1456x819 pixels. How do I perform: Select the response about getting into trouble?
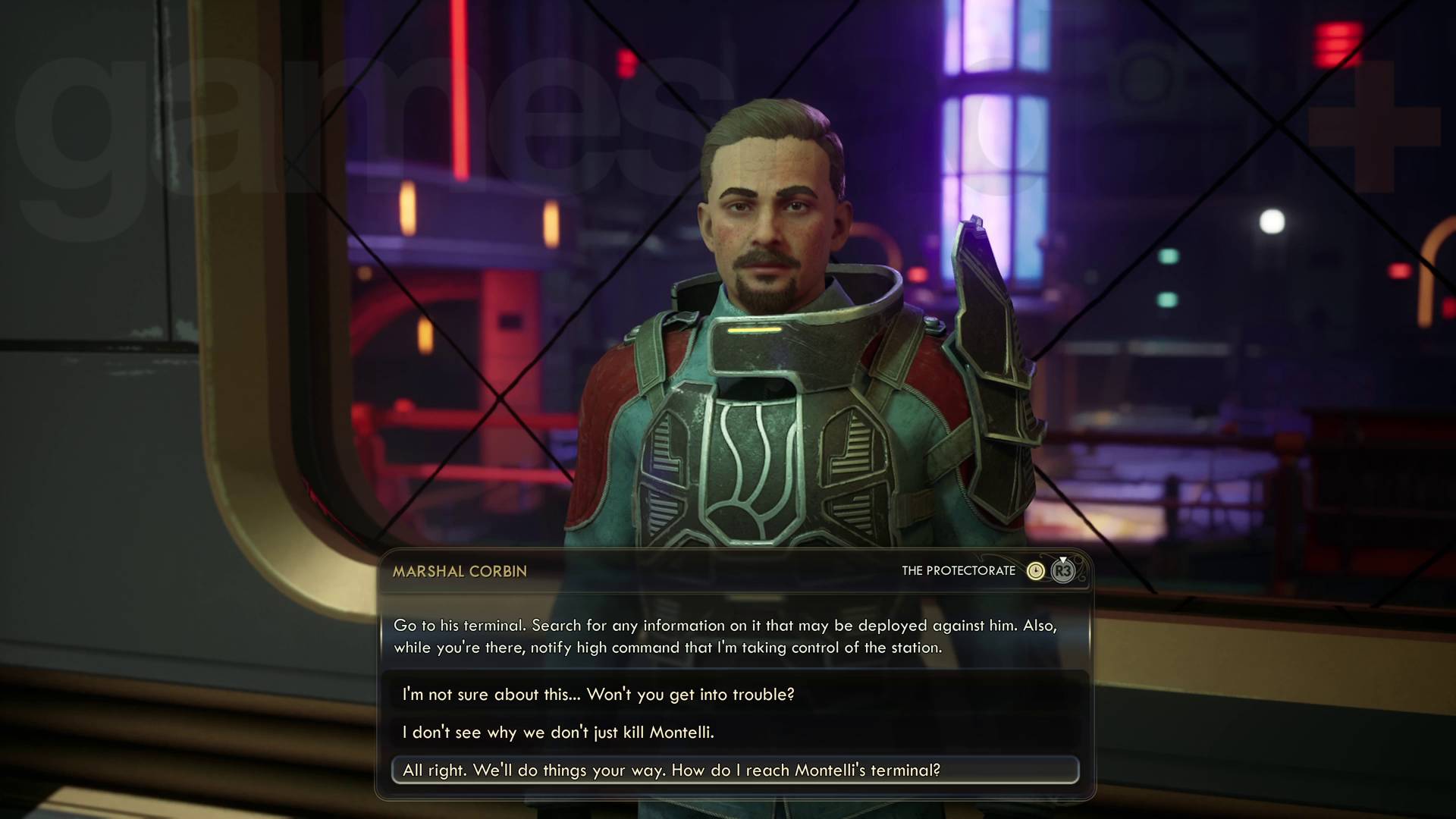(x=598, y=694)
